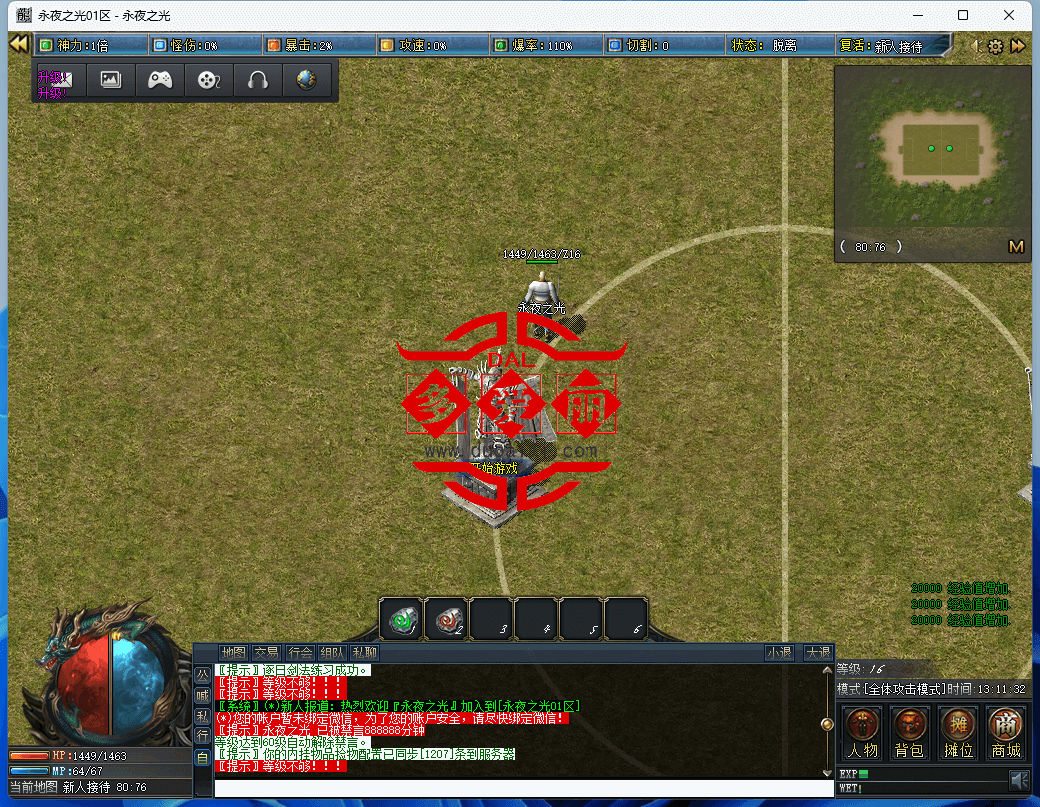Click the headphones icon in the toolbar
This screenshot has height=807, width=1040.
[258, 80]
